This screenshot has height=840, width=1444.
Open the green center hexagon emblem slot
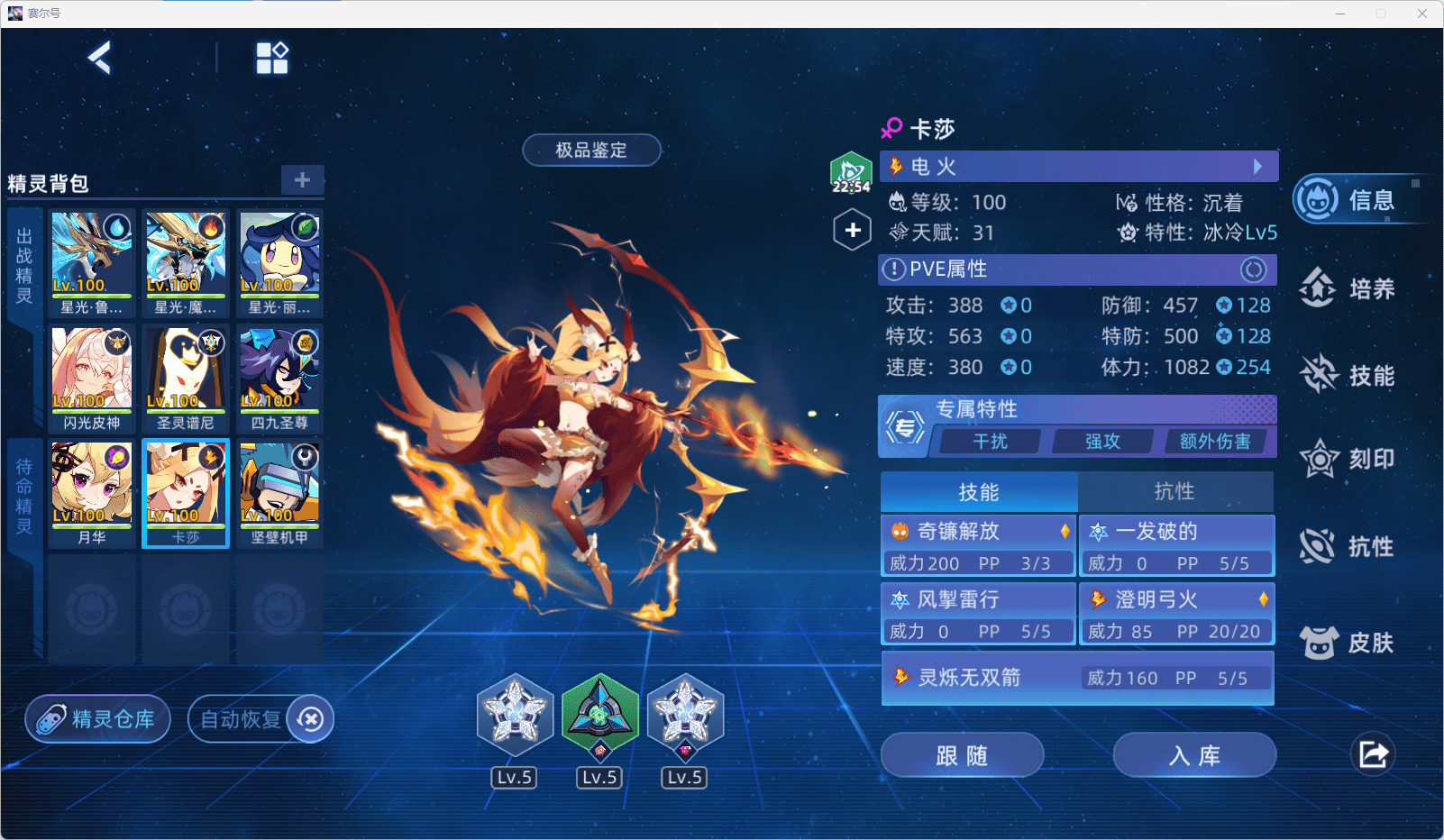[599, 716]
